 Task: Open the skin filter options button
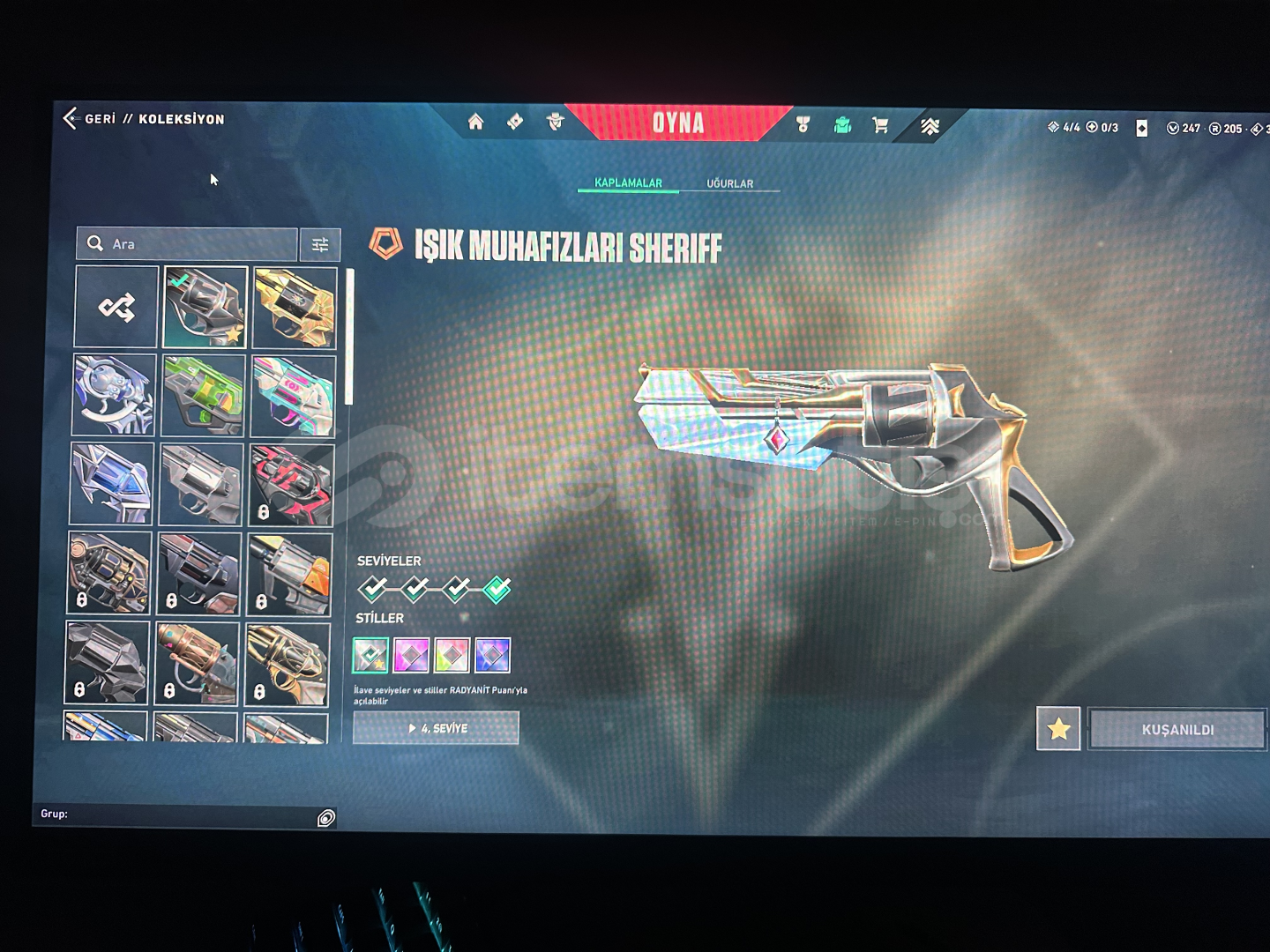(x=320, y=245)
